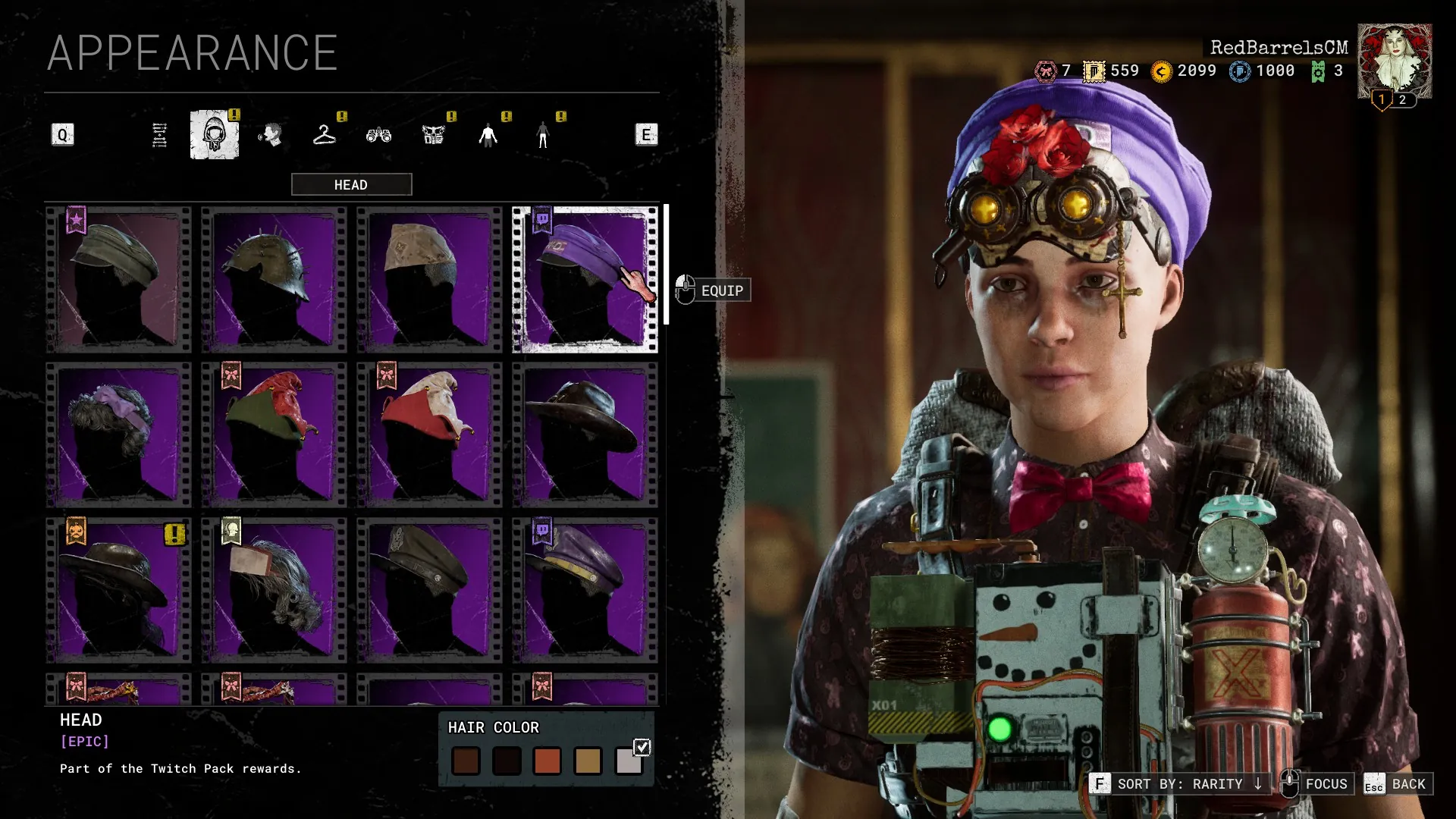The width and height of the screenshot is (1456, 819).
Task: Pick the red and white jester hat
Action: [430, 435]
